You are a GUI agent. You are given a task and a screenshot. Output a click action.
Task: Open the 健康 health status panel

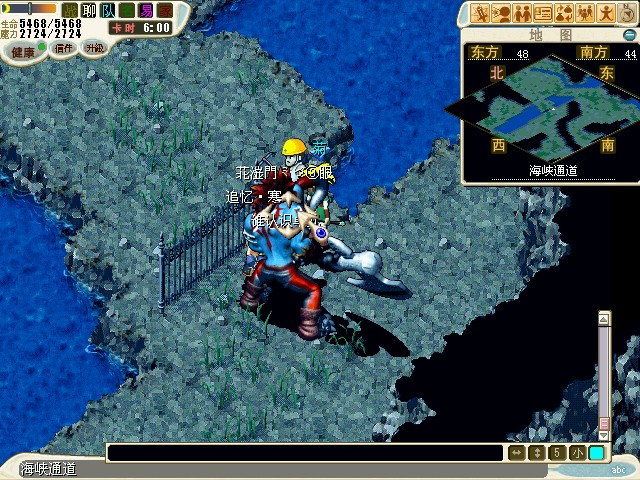[22, 50]
